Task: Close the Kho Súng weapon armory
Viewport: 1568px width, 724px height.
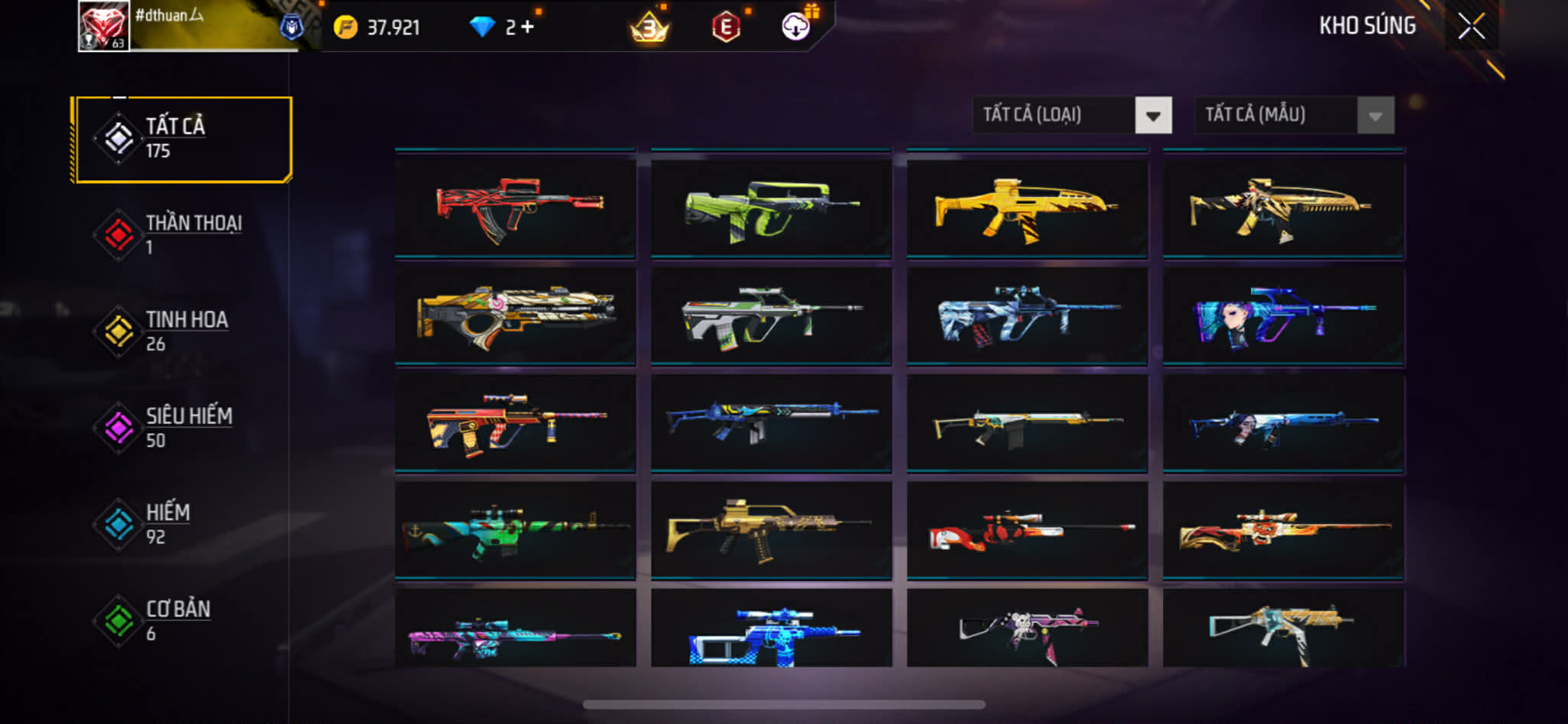Action: (x=1471, y=27)
